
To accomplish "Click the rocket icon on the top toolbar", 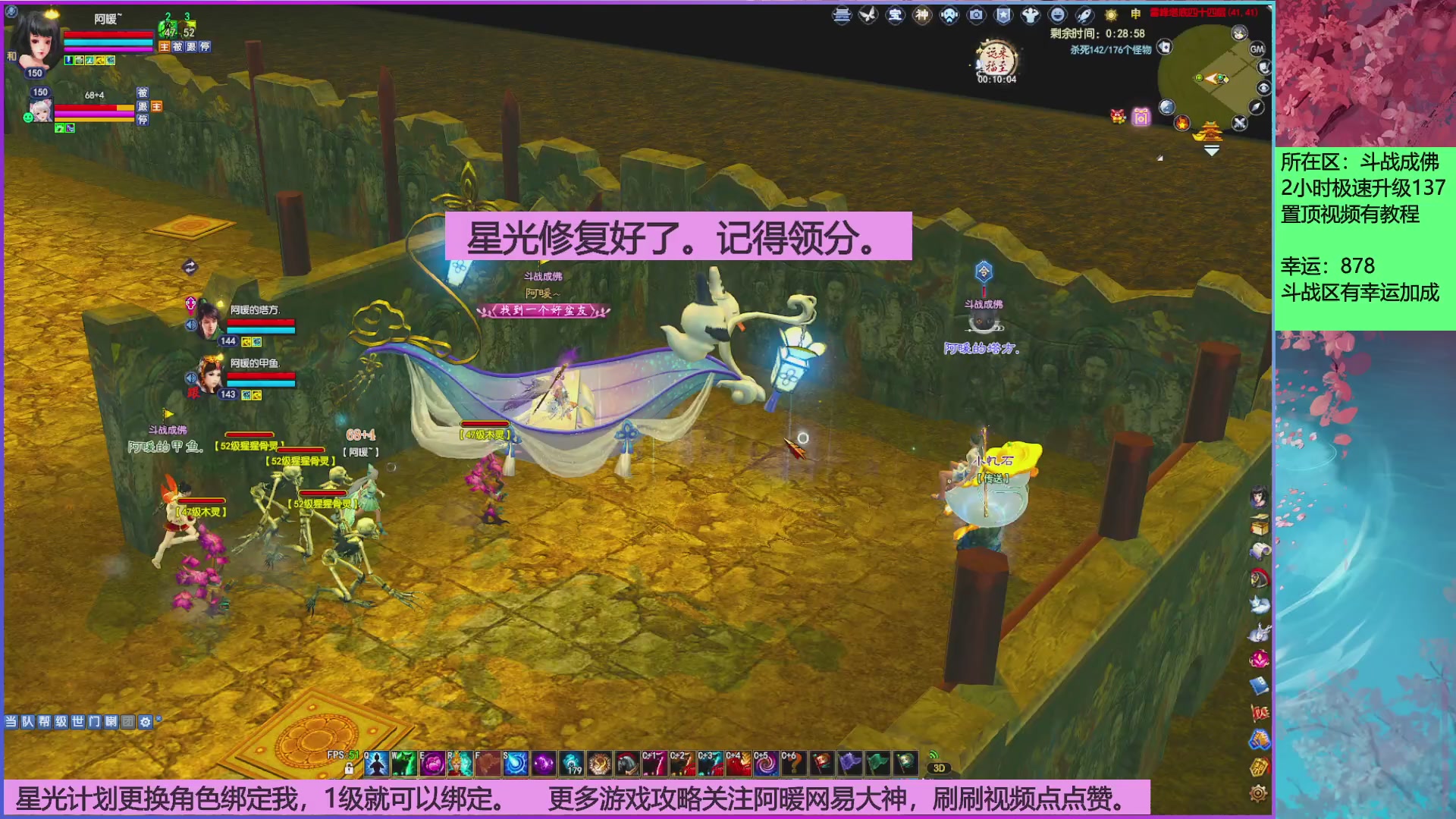I will point(1084,14).
